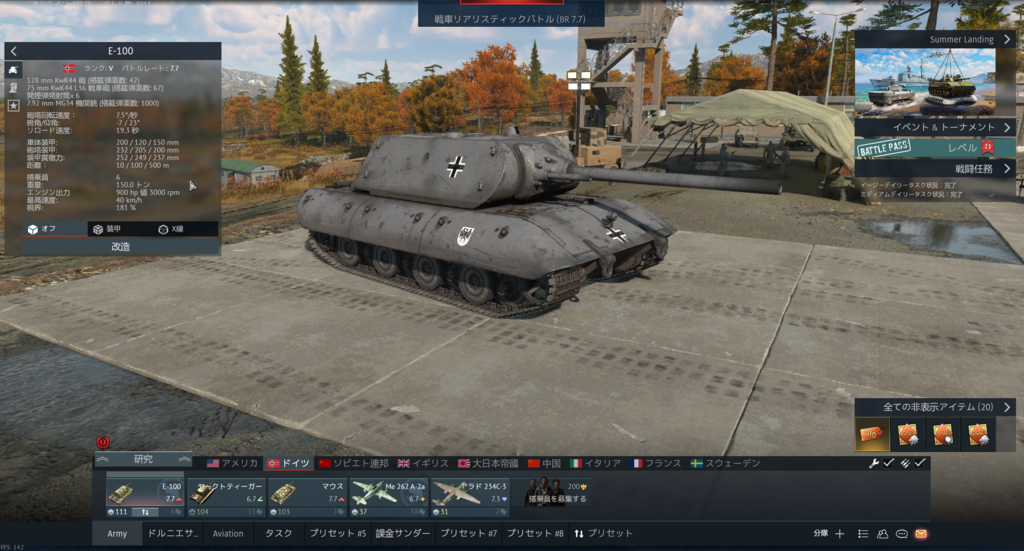This screenshot has height=551, width=1024.
Task: Open the Battle Pass level panel
Action: pyautogui.click(x=935, y=148)
